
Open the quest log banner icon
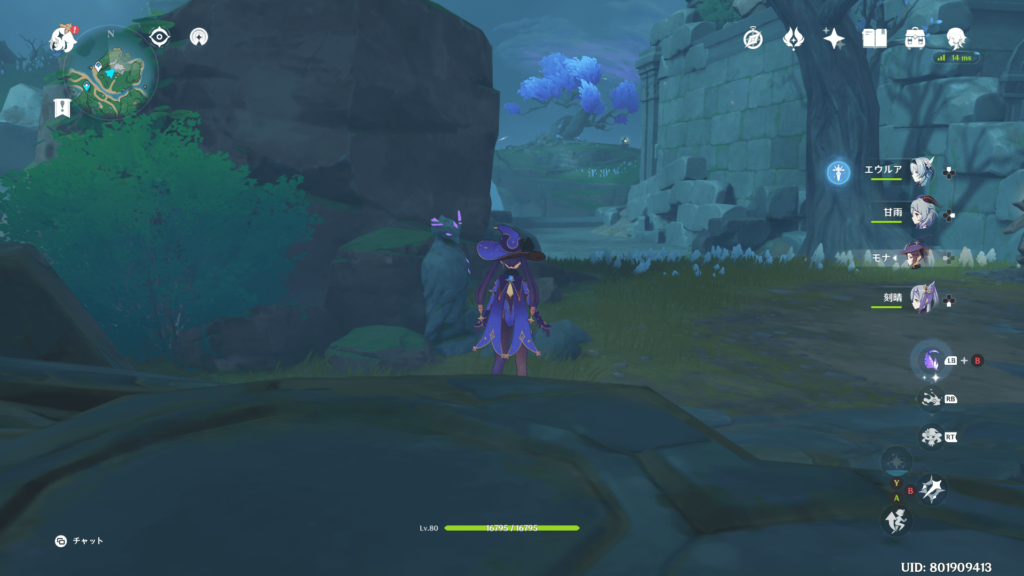pos(61,108)
